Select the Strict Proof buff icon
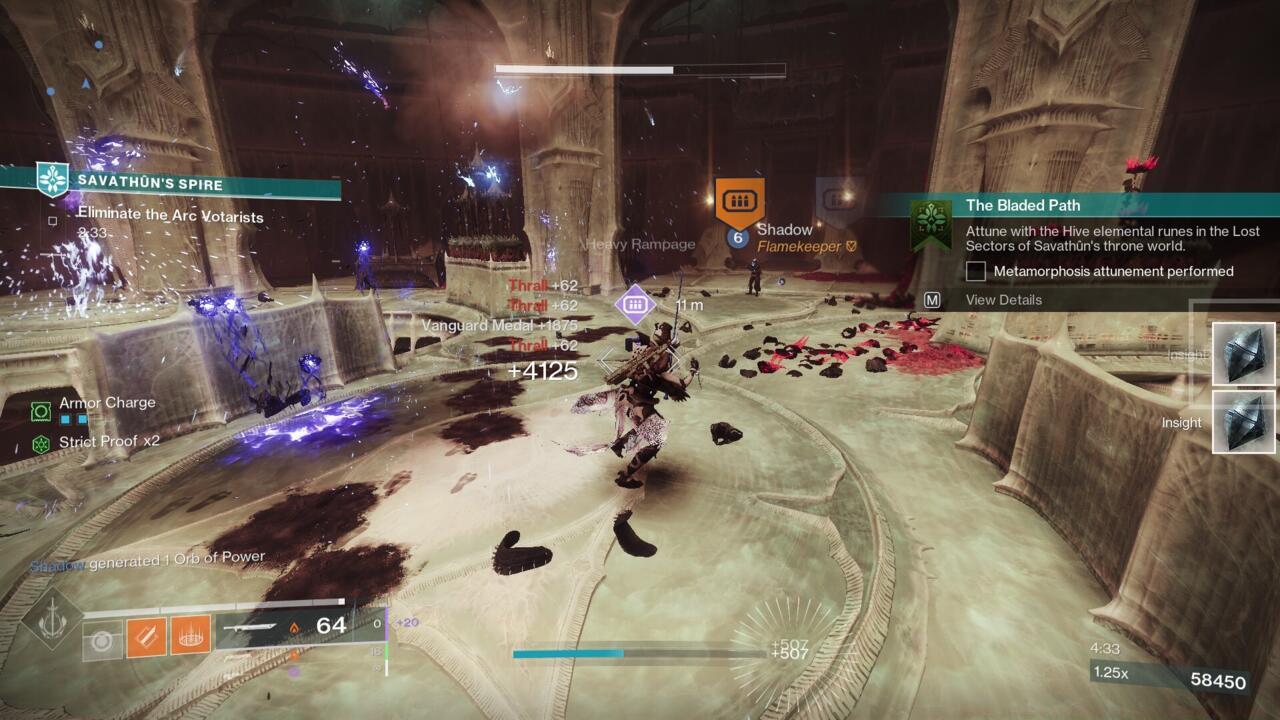Viewport: 1280px width, 720px height. tap(39, 441)
